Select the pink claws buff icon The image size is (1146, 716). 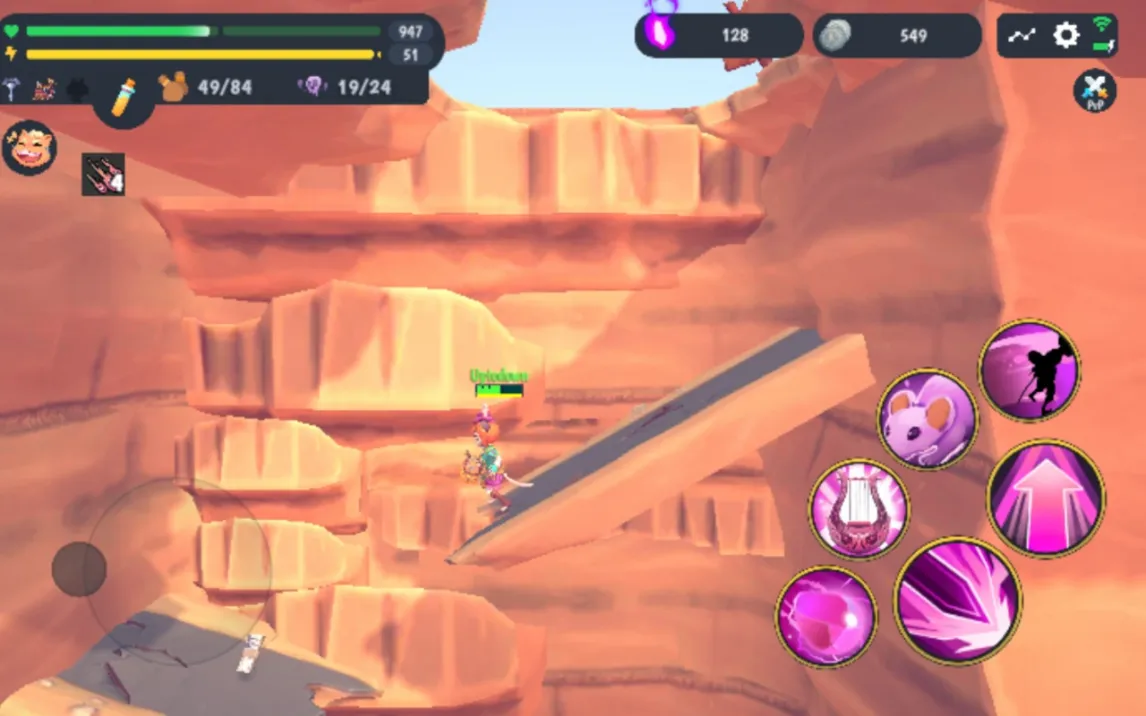[x=103, y=174]
